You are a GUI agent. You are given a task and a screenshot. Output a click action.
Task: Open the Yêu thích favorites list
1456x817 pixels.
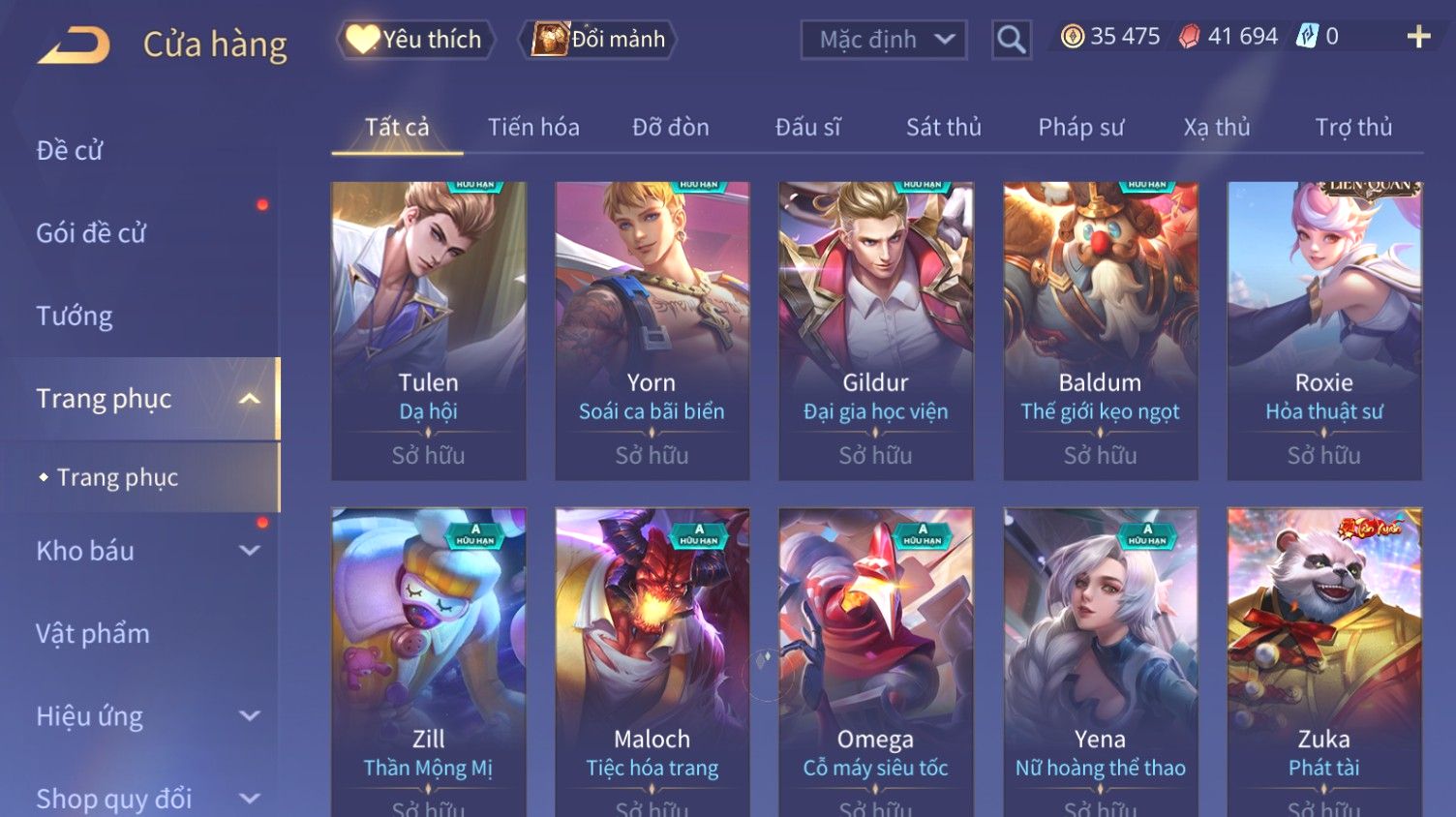[x=415, y=40]
